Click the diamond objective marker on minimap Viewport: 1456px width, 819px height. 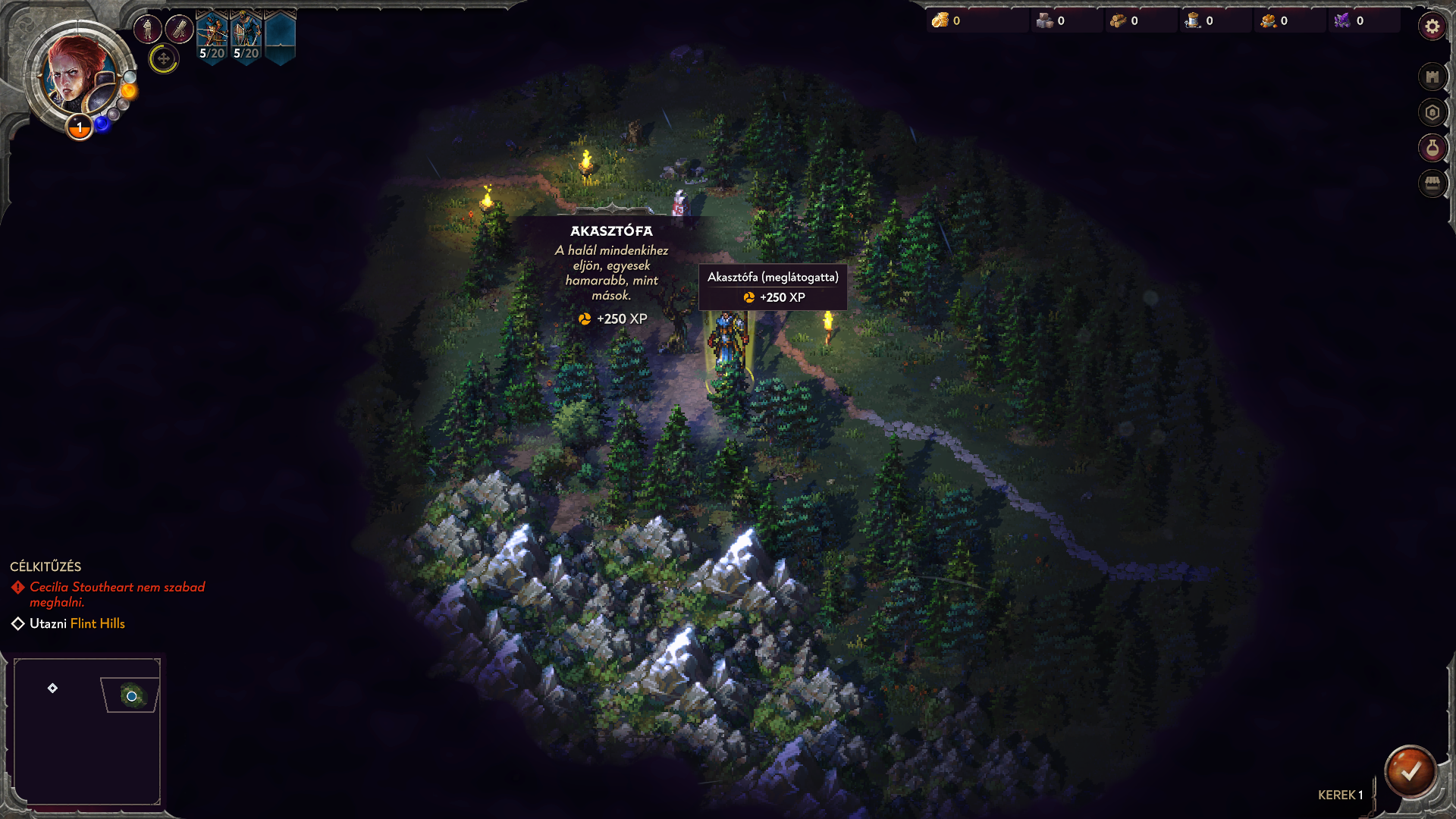coord(52,689)
